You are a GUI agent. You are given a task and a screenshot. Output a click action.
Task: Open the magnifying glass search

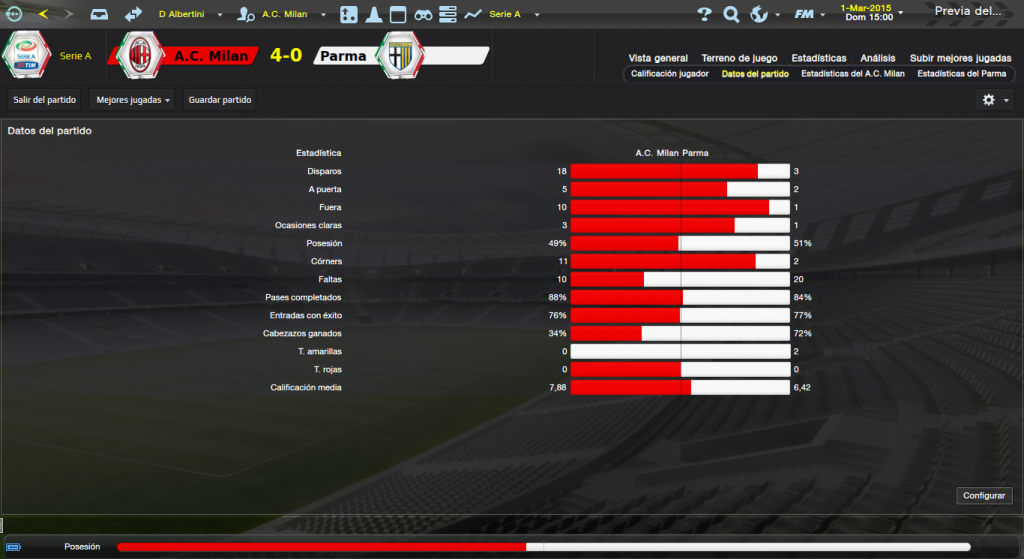click(731, 14)
